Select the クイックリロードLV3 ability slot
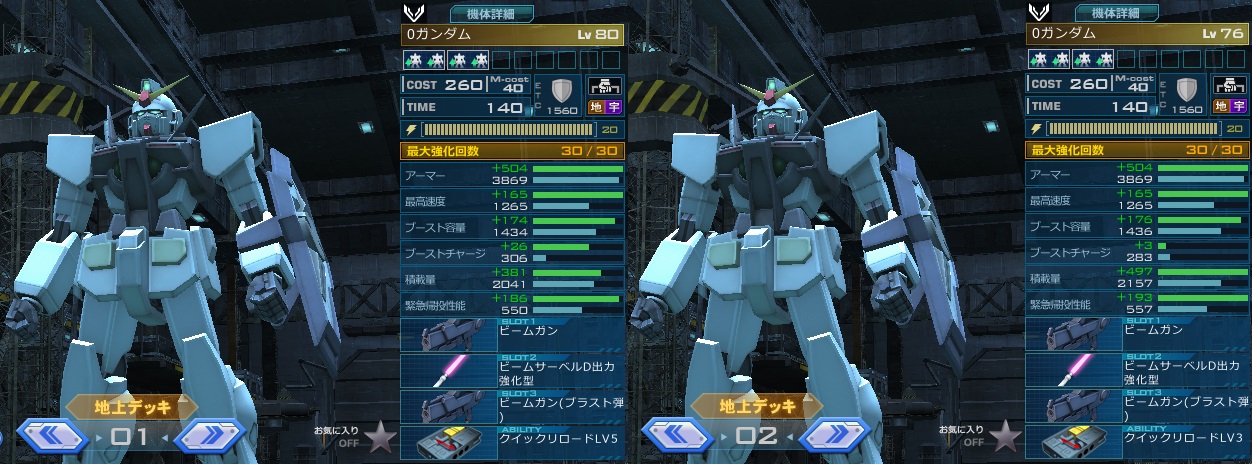This screenshot has width=1252, height=464. [1137, 442]
